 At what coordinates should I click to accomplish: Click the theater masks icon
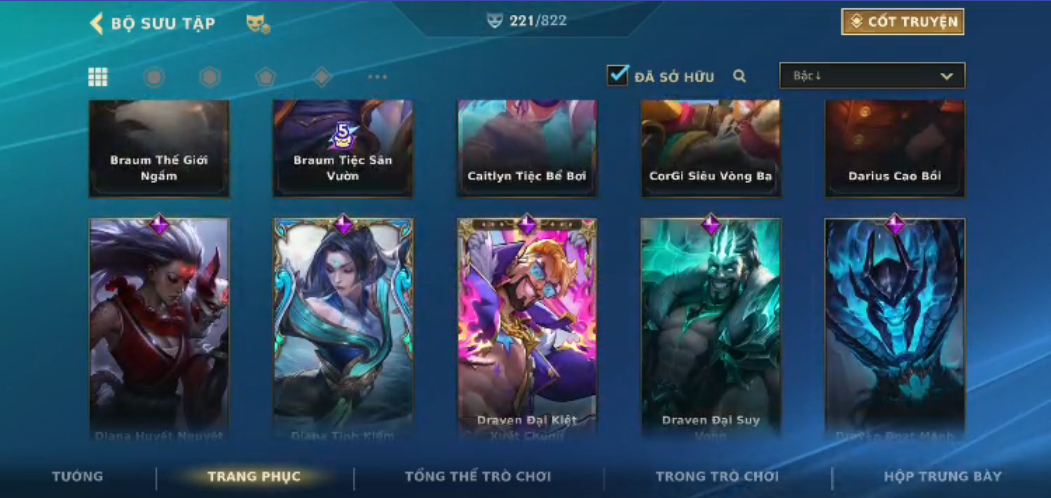[x=258, y=24]
